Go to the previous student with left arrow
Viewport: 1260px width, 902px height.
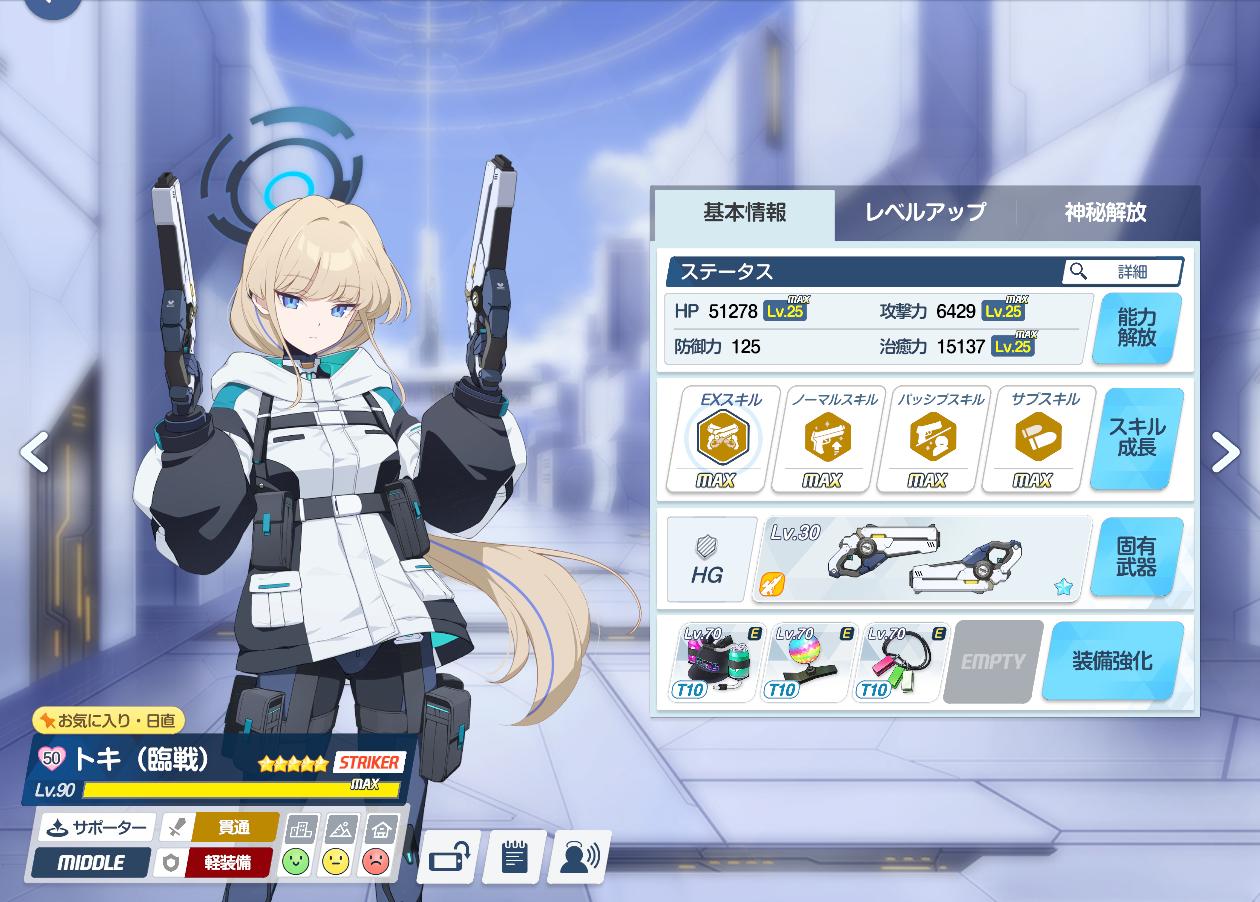[34, 452]
